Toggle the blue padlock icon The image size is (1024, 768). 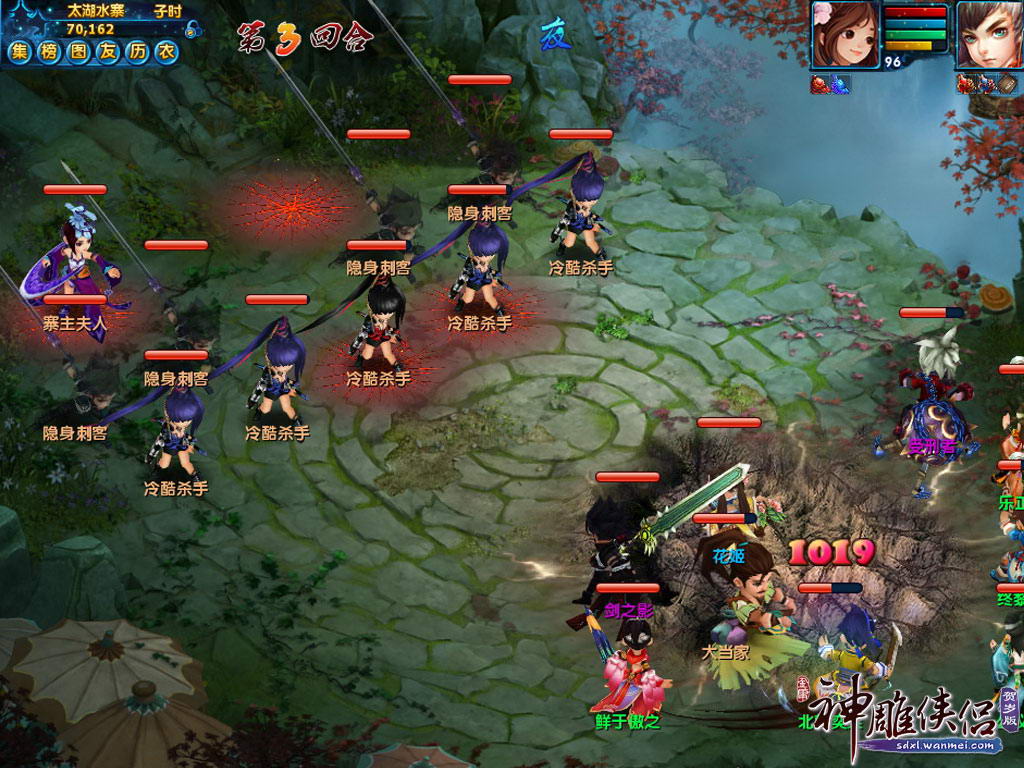193,31
